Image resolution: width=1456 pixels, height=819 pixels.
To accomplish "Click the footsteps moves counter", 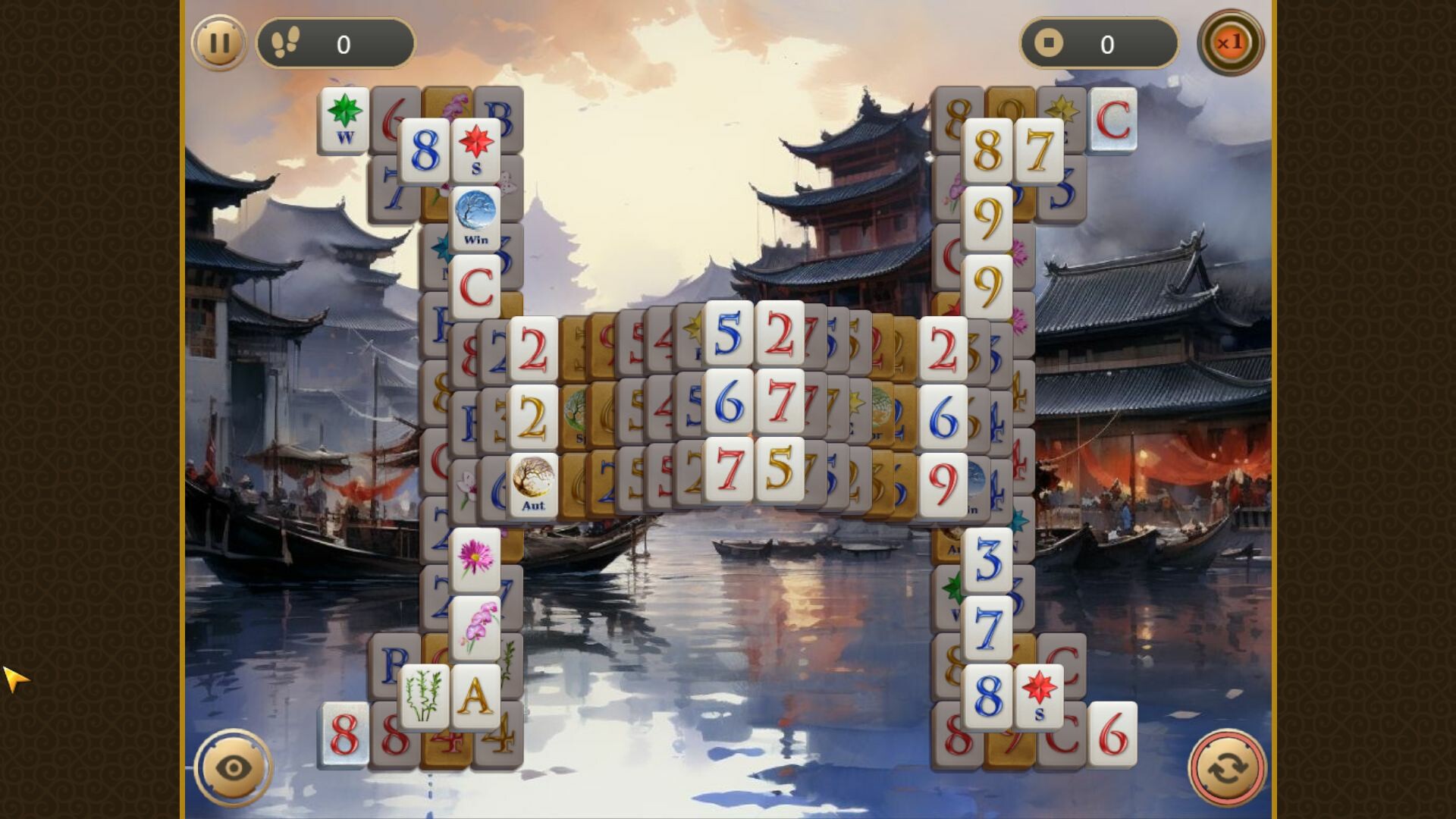I will [336, 43].
